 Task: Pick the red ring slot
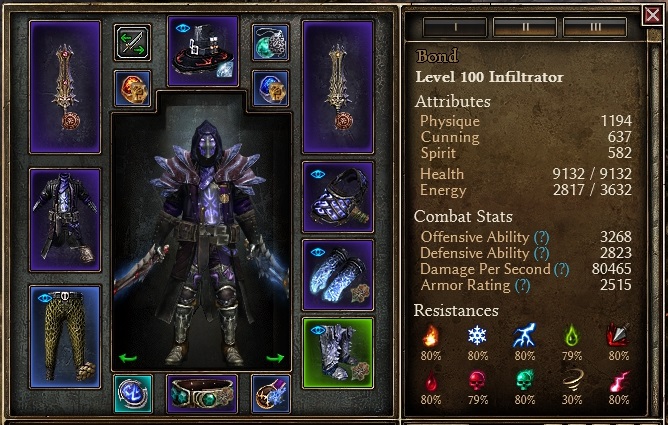pos(133,87)
